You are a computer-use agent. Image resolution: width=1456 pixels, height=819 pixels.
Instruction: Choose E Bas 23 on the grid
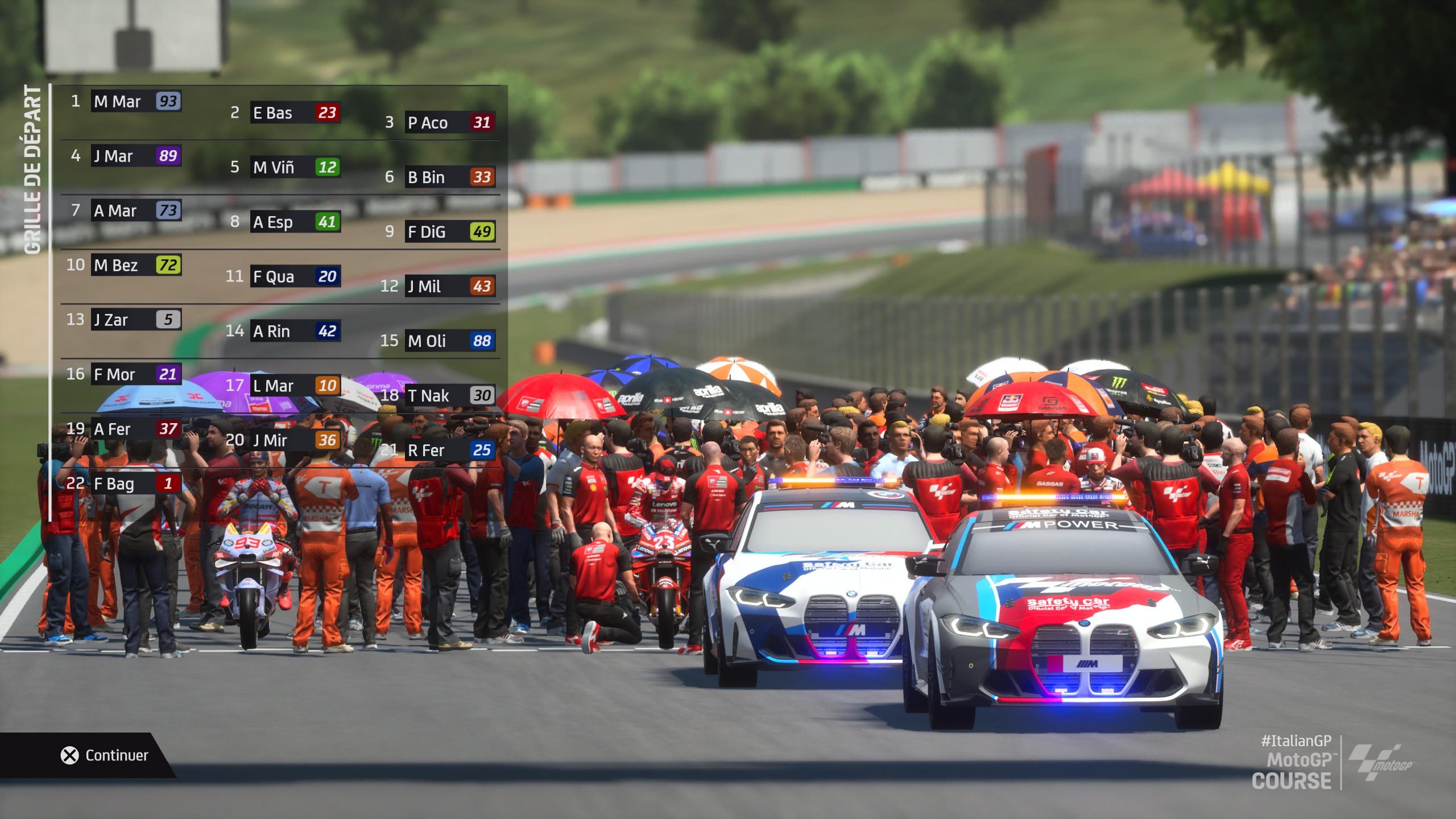coord(295,113)
